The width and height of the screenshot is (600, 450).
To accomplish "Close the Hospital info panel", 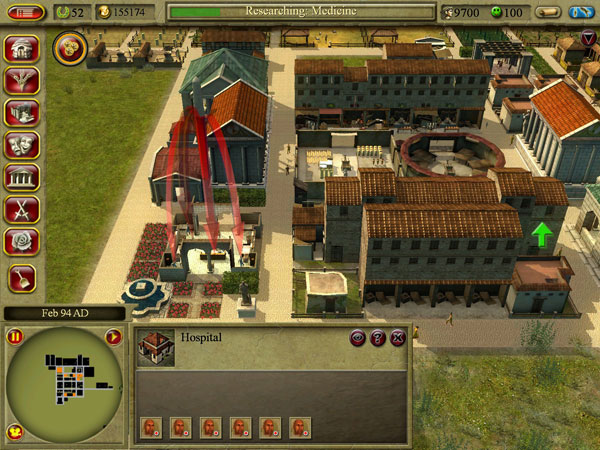I will coord(398,339).
